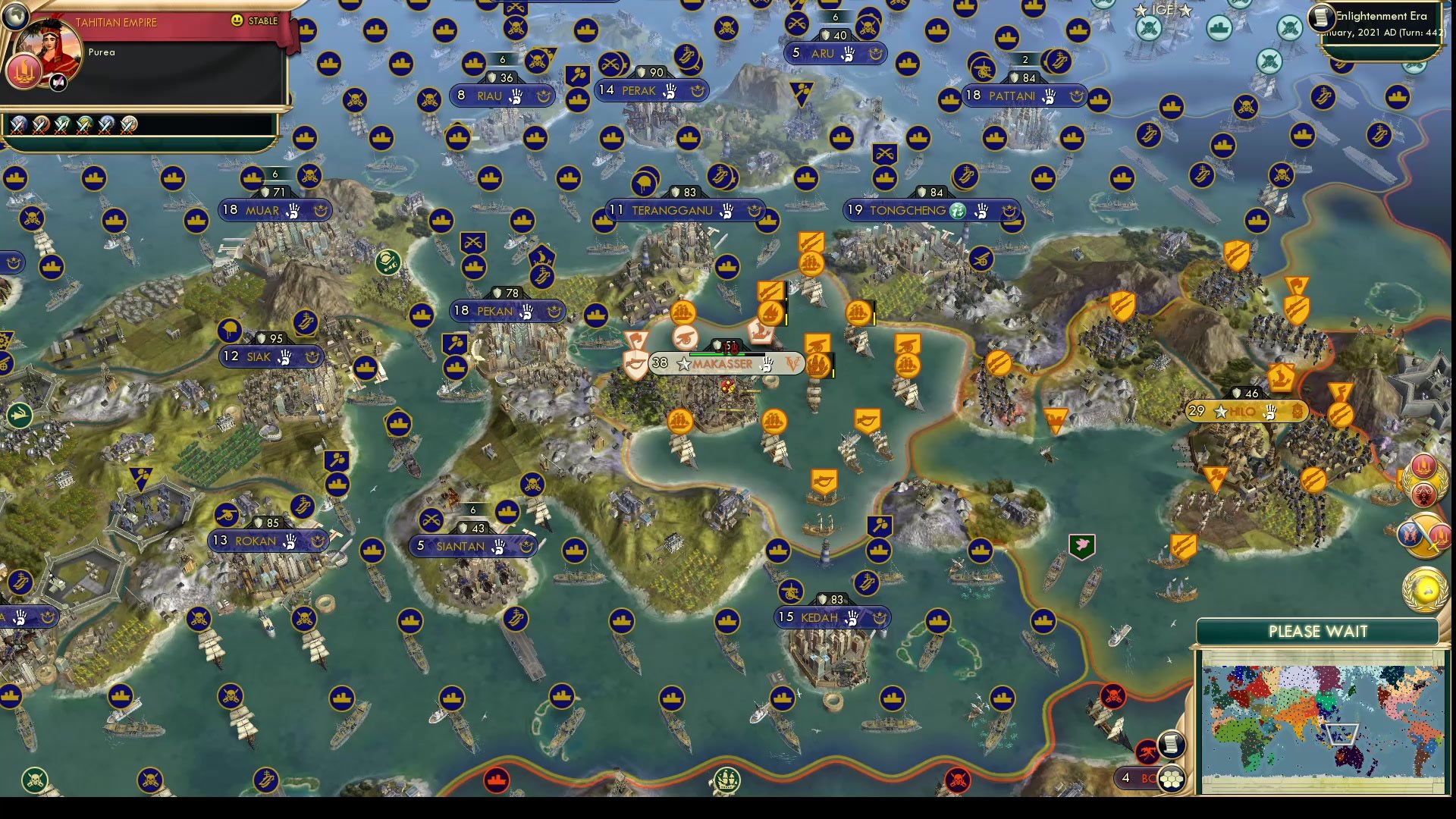Click the MAKASSER city name banner
Viewport: 1456px width, 819px height.
(x=720, y=365)
